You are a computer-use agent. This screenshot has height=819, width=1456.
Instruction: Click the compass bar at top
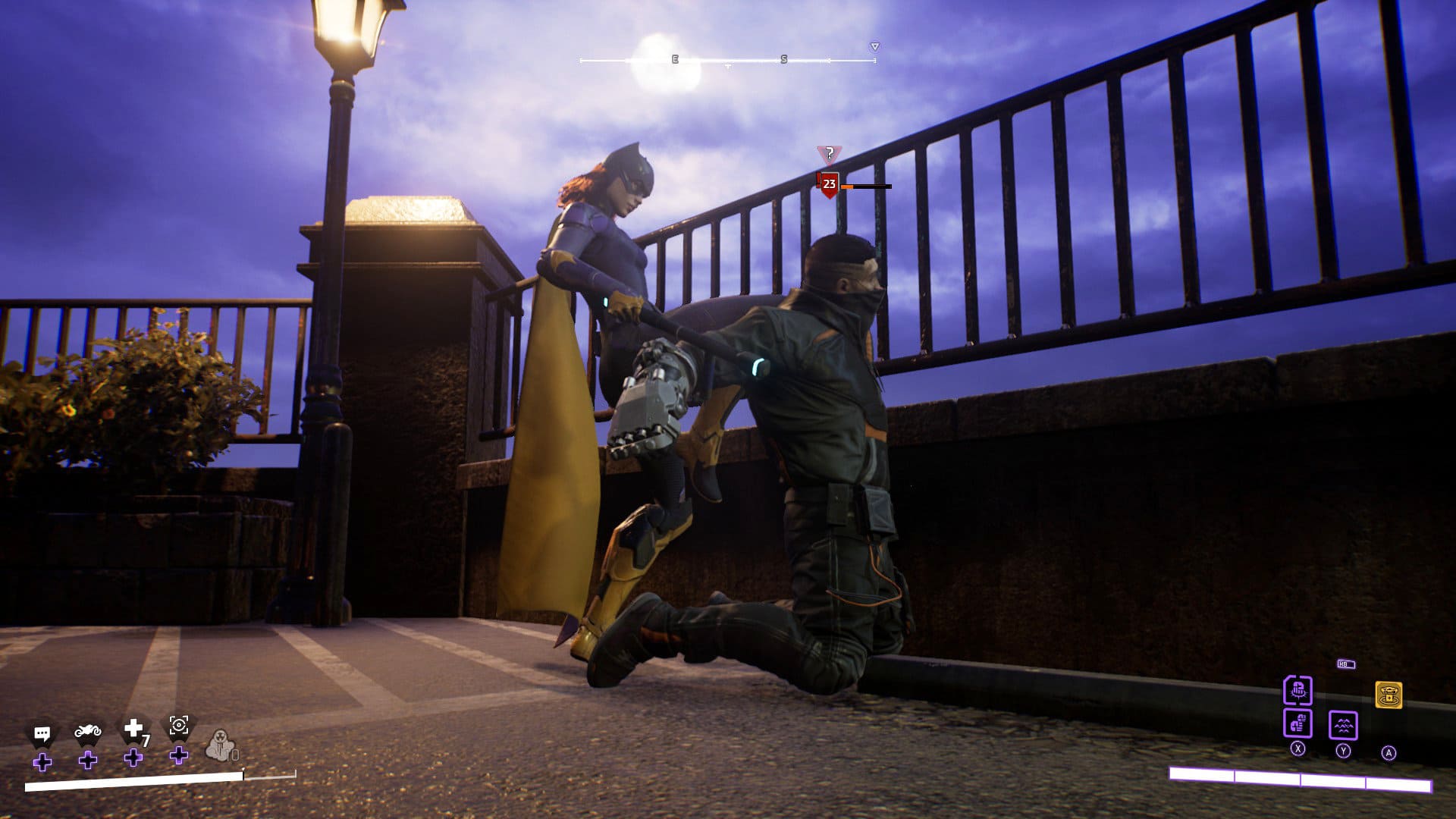(x=727, y=60)
